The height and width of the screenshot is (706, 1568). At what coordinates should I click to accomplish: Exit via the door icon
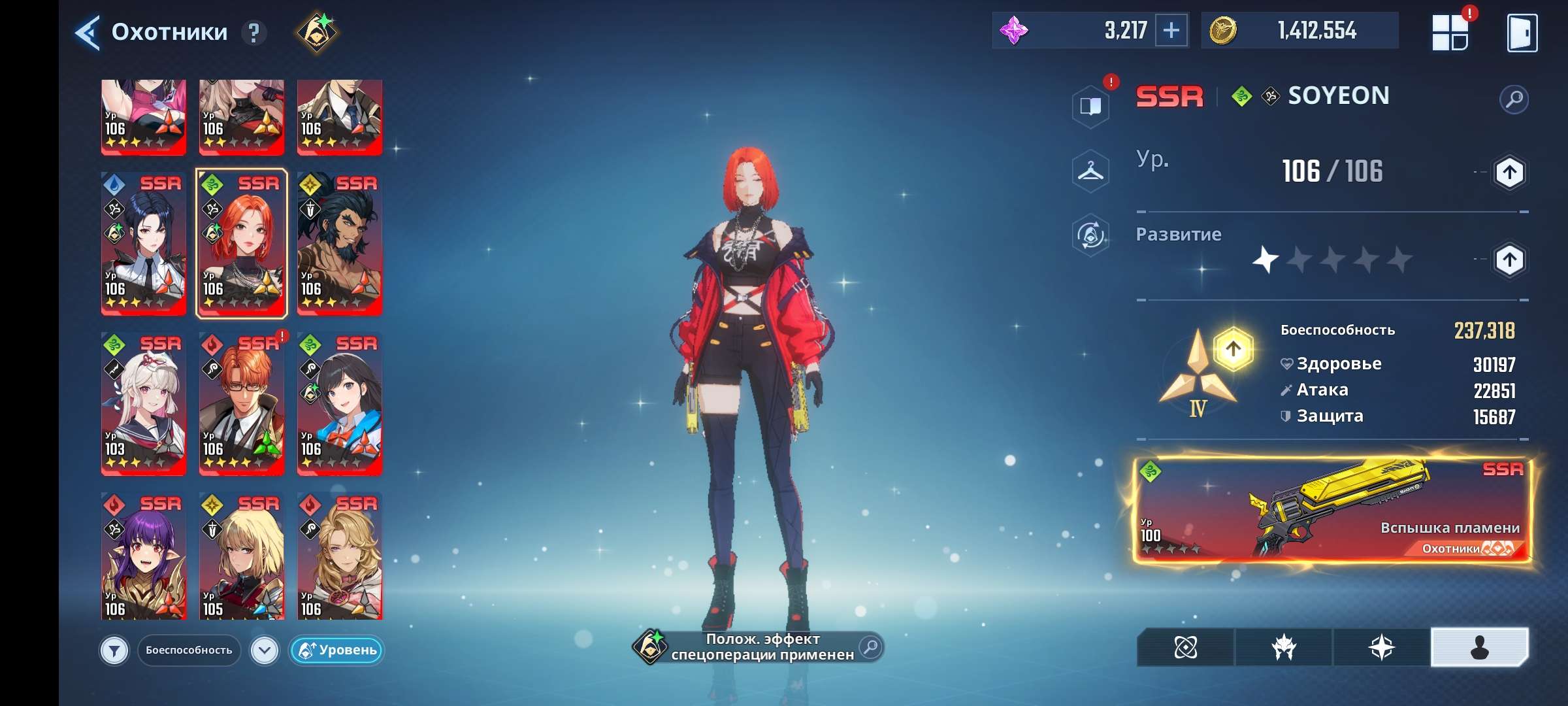click(1522, 33)
